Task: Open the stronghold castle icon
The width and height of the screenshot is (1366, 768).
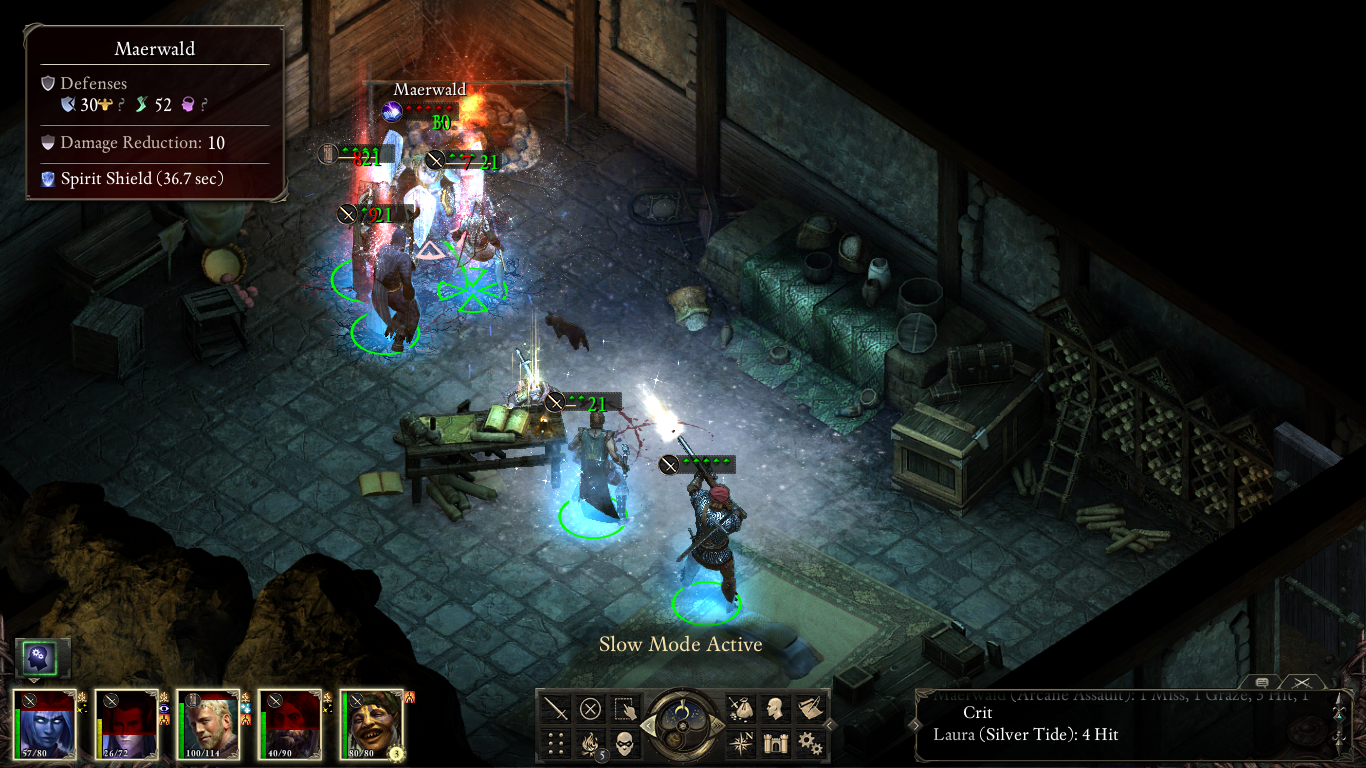Action: 775,743
